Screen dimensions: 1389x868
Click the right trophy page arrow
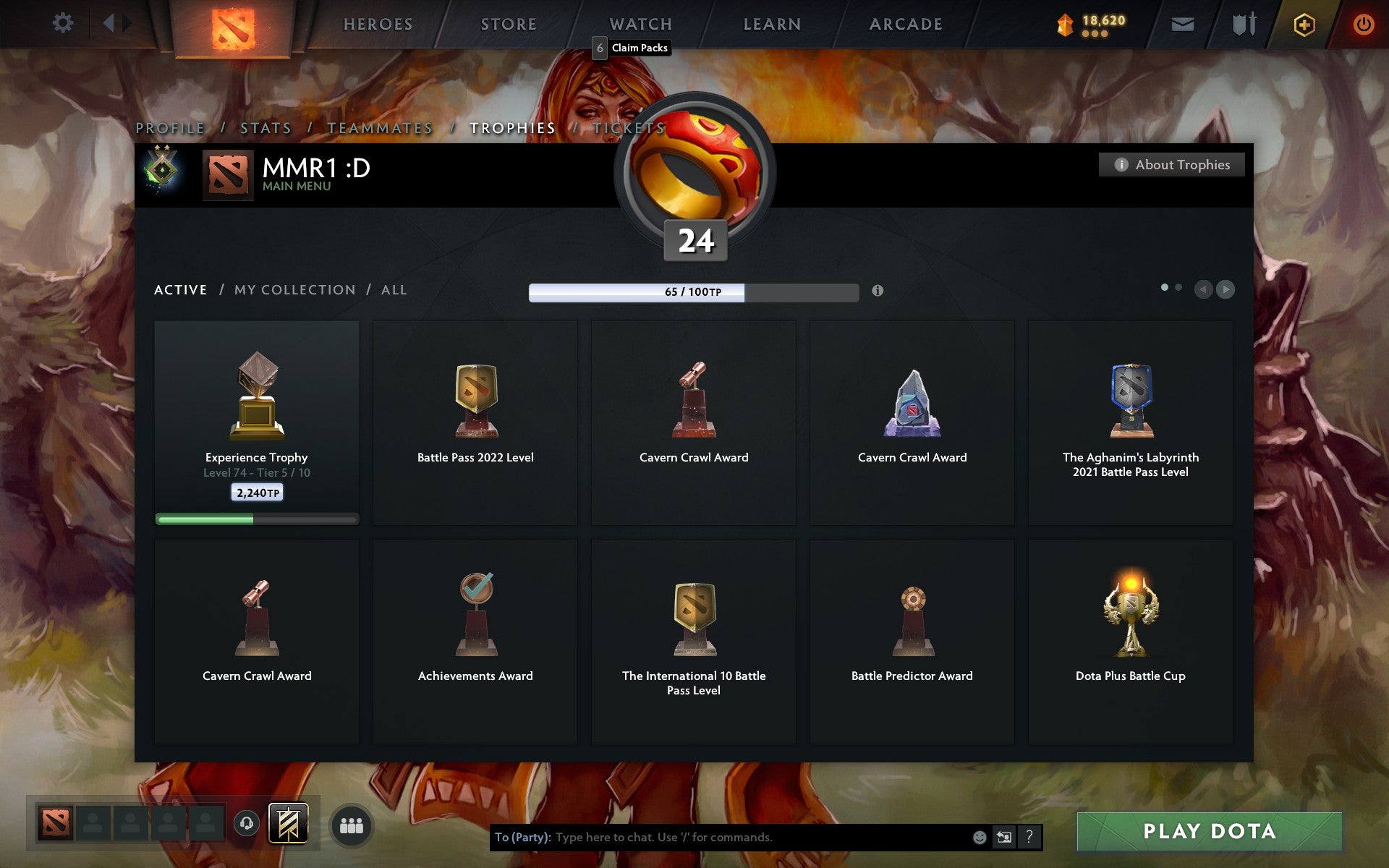point(1226,289)
